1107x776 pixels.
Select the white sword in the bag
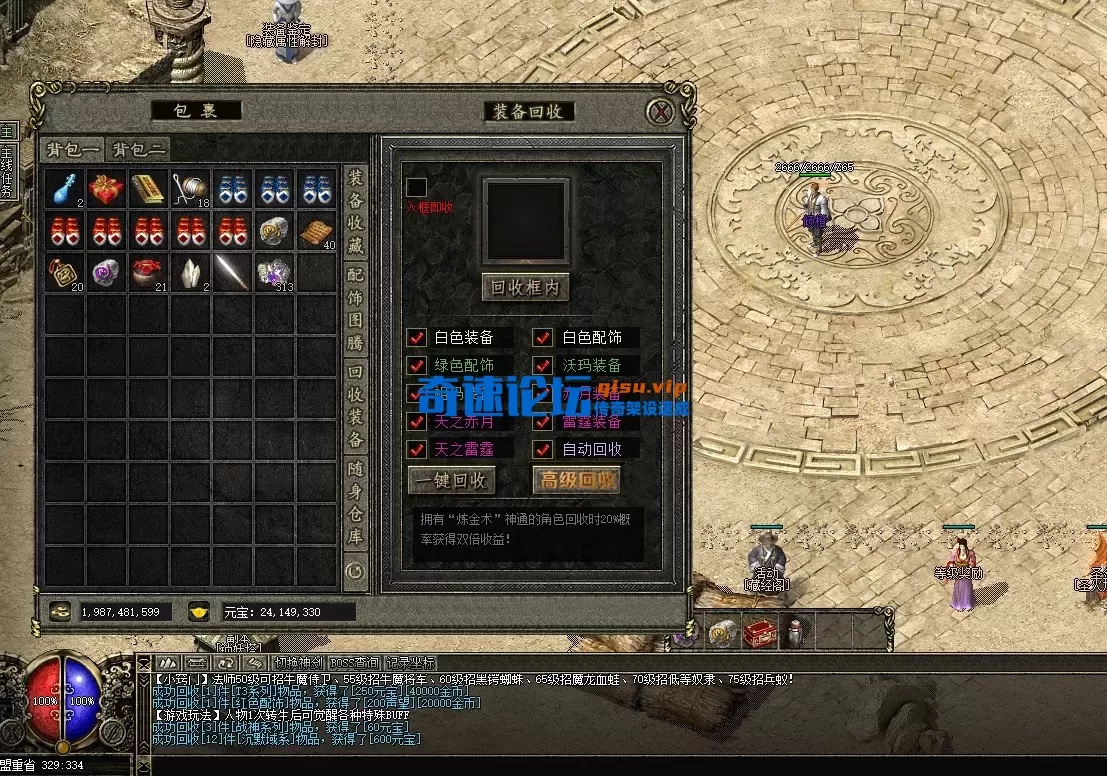coord(232,272)
